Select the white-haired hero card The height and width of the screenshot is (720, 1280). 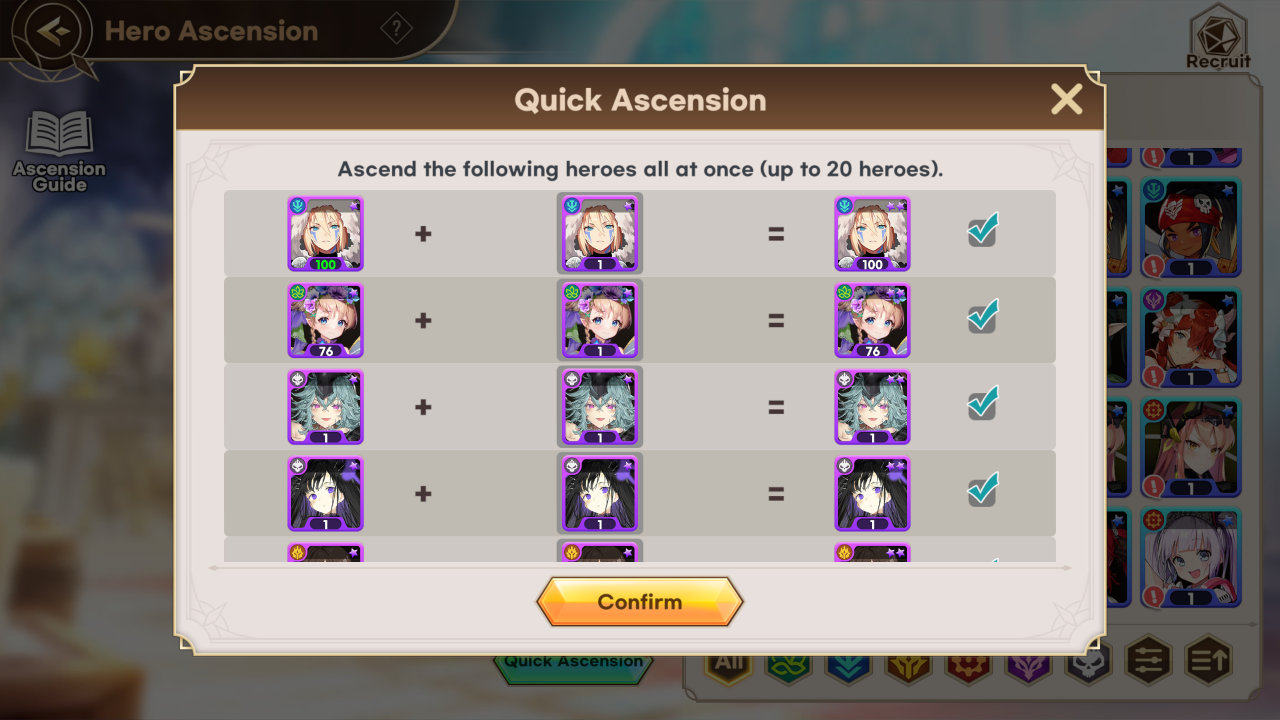pyautogui.click(x=1191, y=558)
